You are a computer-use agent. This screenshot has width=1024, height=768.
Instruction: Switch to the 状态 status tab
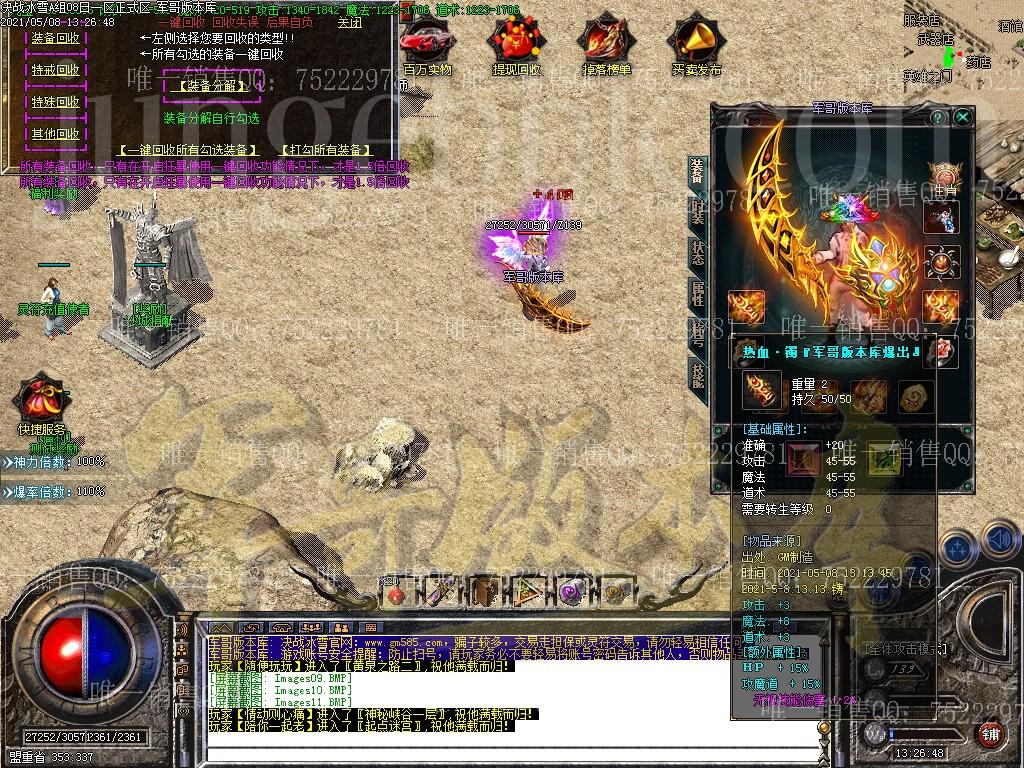tap(697, 253)
